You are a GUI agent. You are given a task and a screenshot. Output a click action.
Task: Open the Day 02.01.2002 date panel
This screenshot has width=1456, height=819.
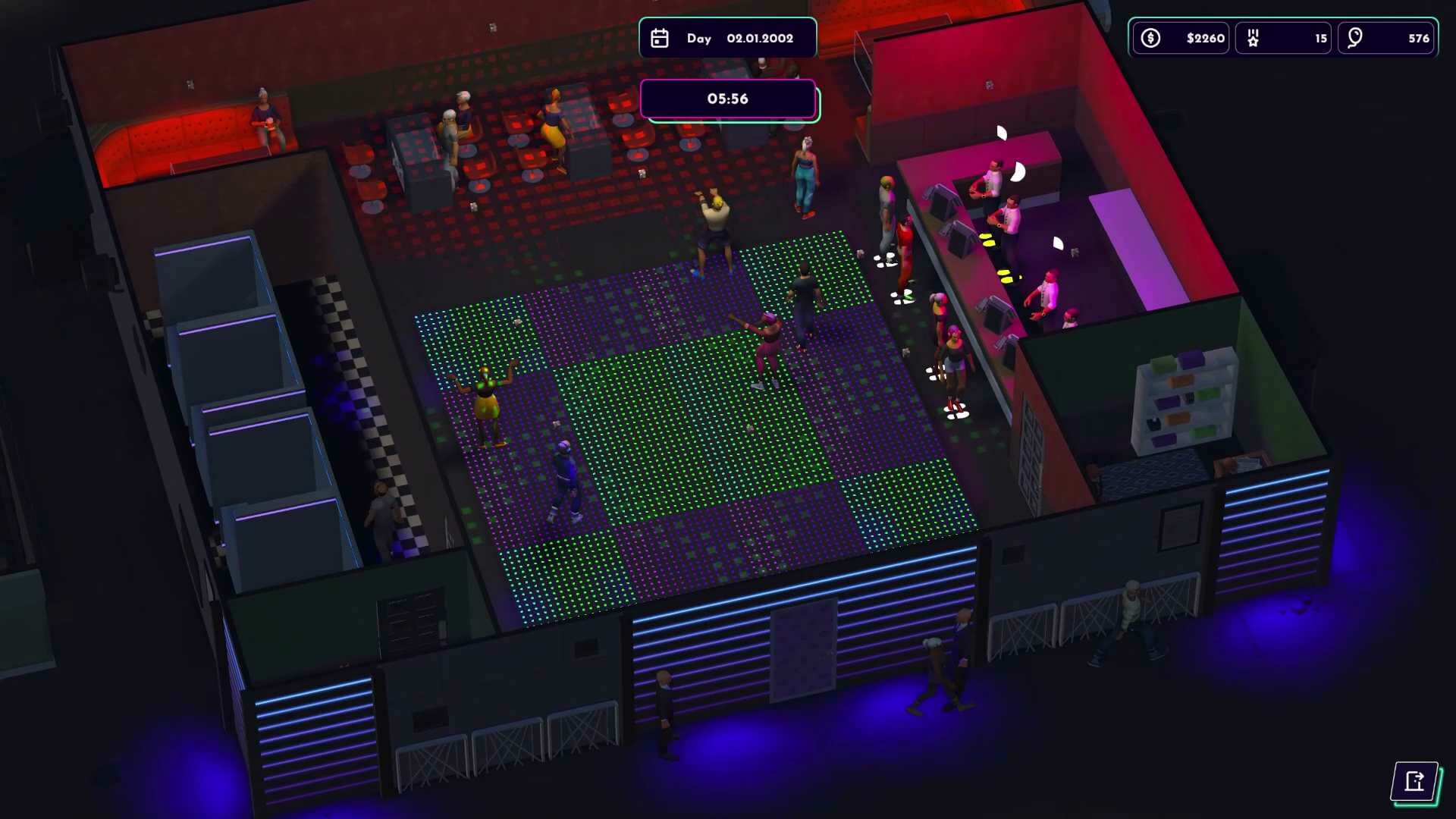pyautogui.click(x=728, y=37)
